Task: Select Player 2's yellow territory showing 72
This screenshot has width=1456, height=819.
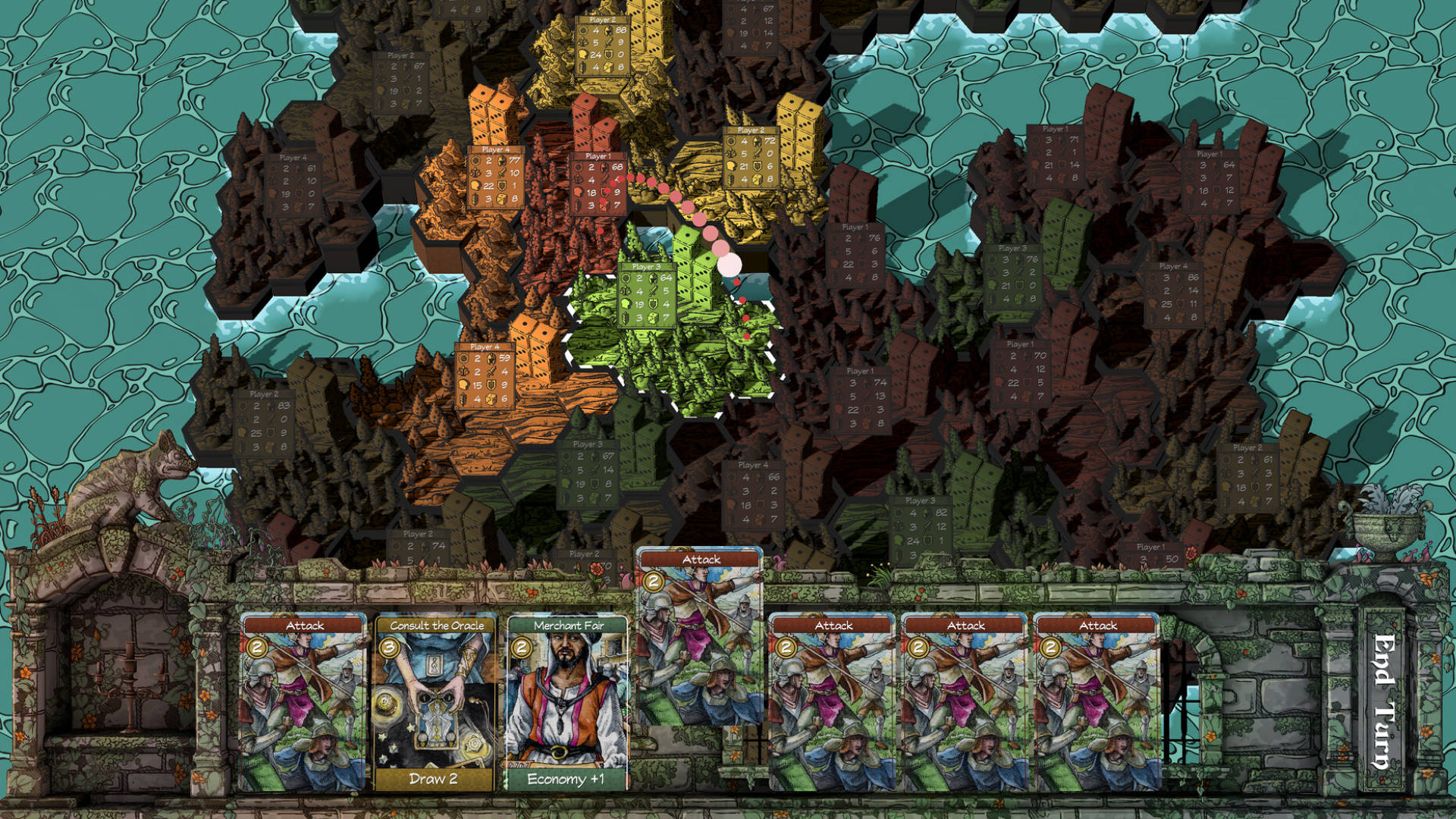Action: click(749, 158)
